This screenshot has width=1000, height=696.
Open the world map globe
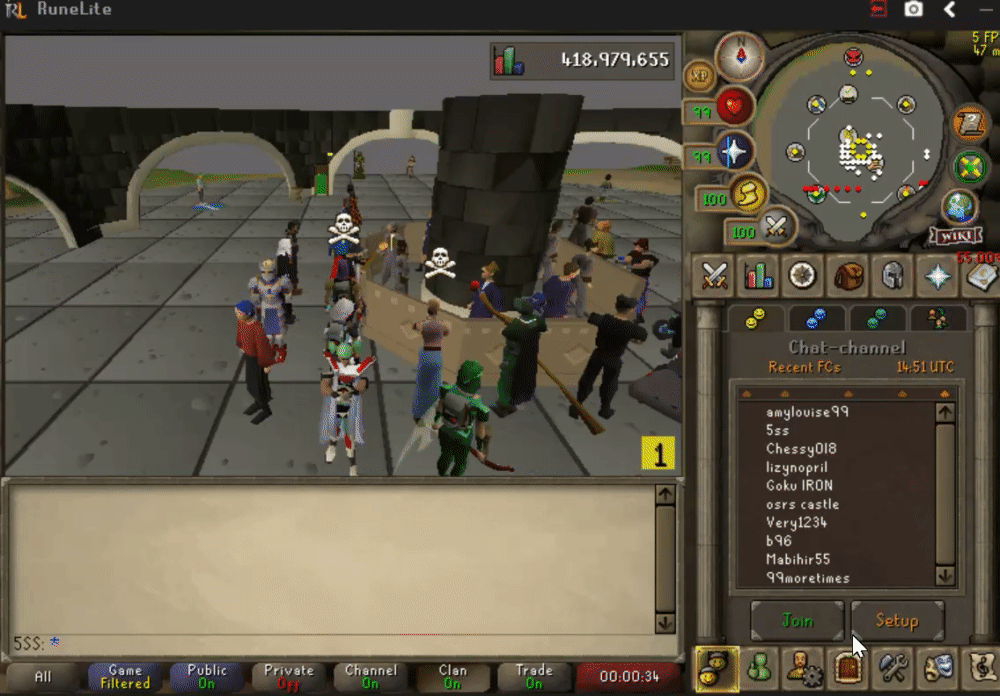pos(958,206)
